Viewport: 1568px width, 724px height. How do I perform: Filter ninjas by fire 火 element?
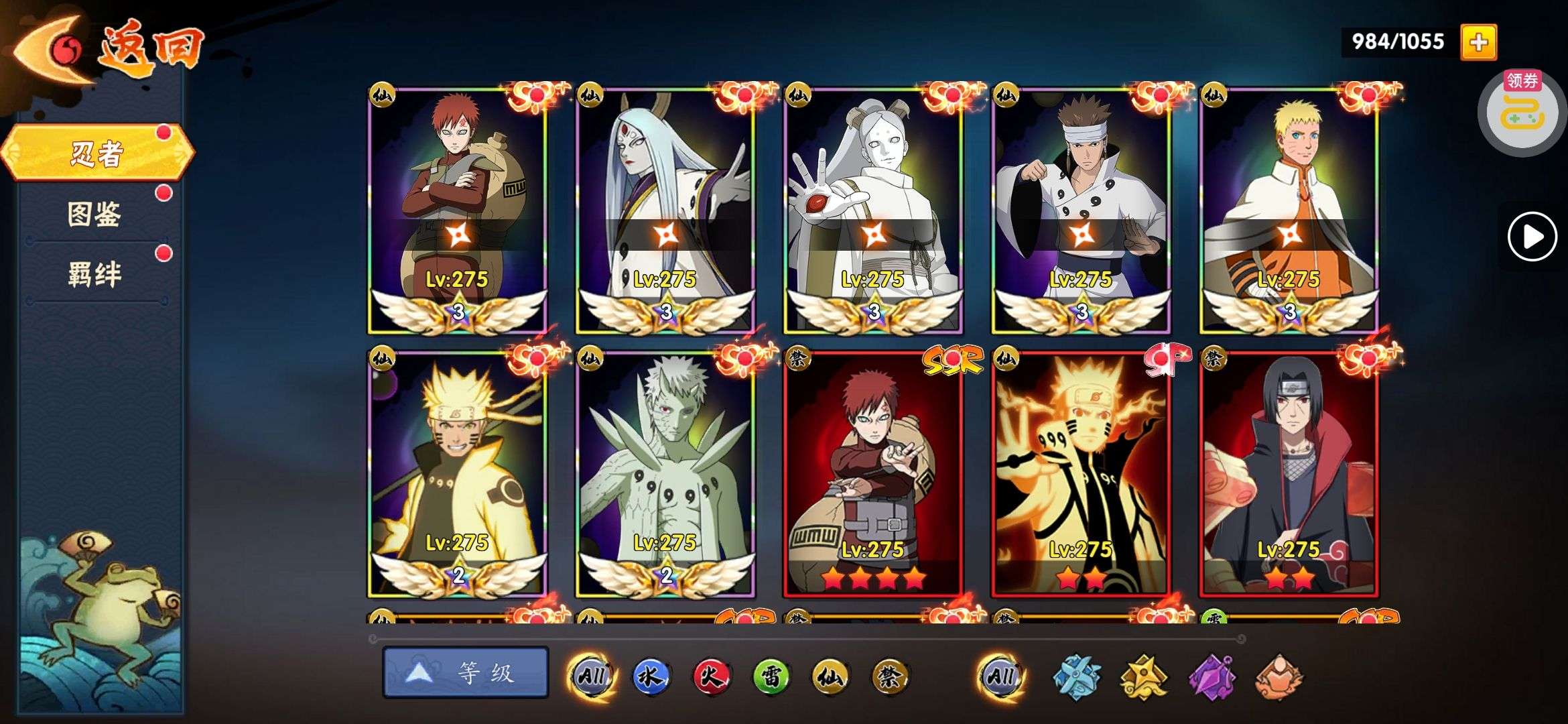coord(711,676)
